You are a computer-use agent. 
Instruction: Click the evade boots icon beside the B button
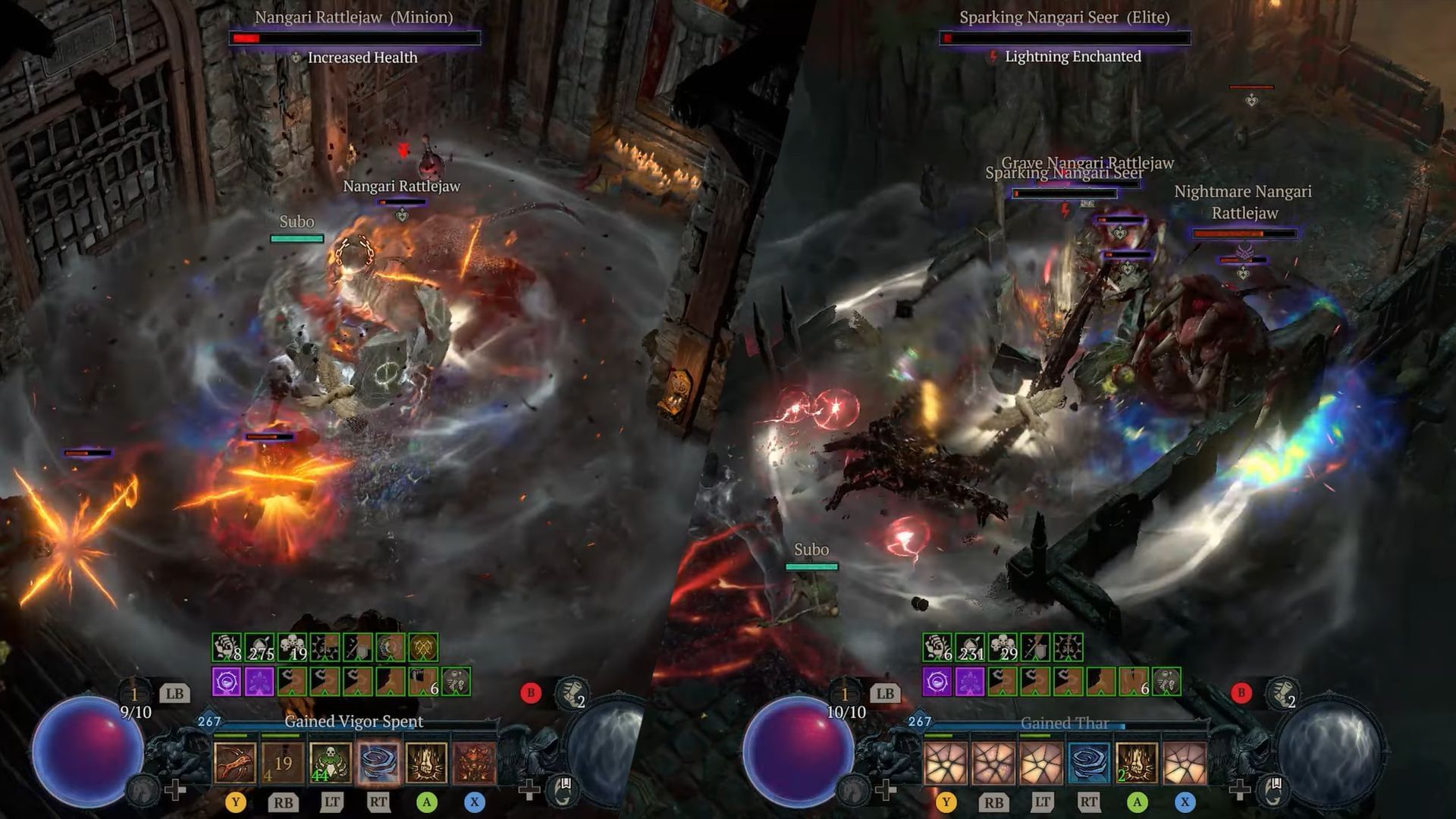[x=571, y=692]
